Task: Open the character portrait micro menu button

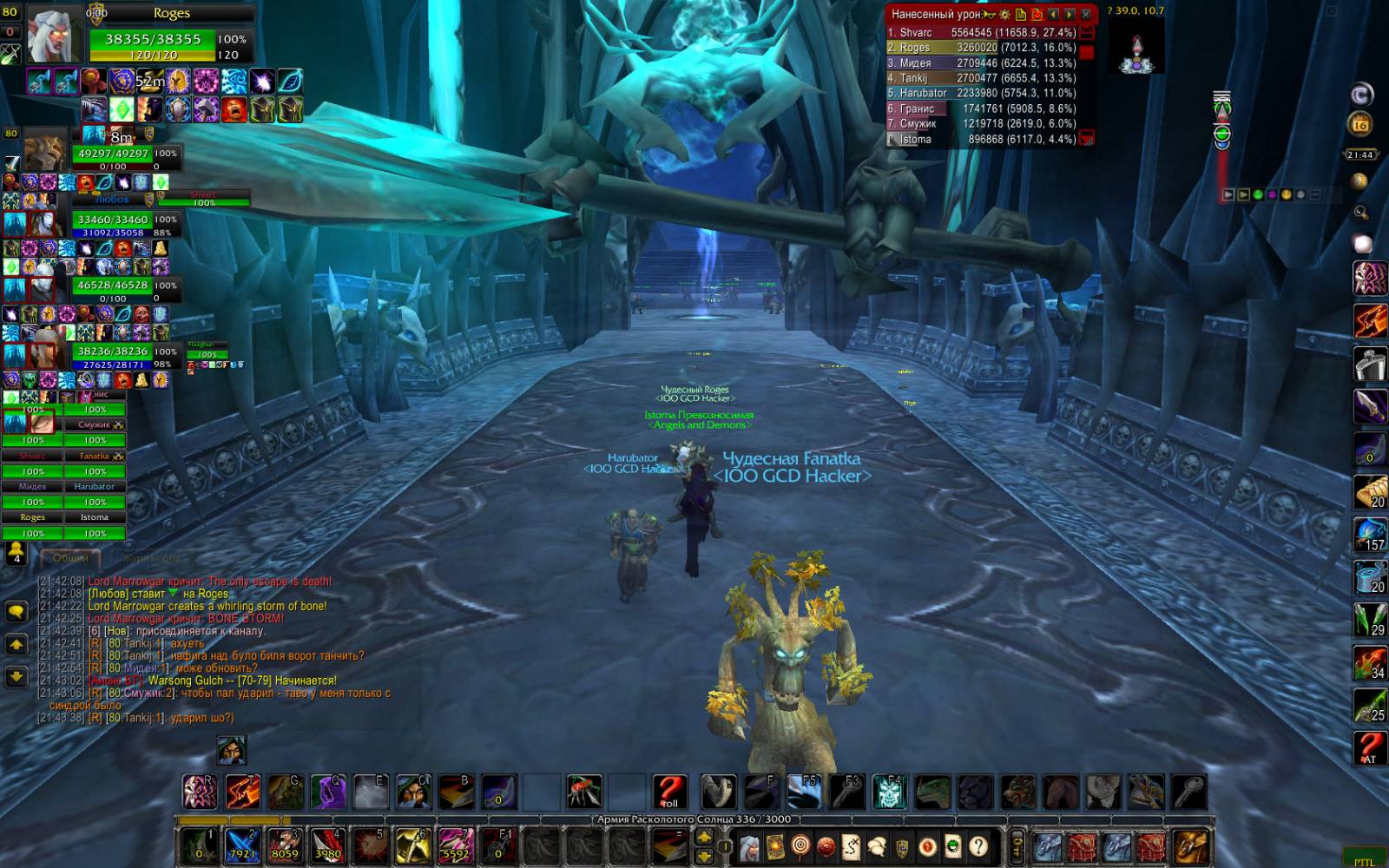Action: click(x=749, y=845)
